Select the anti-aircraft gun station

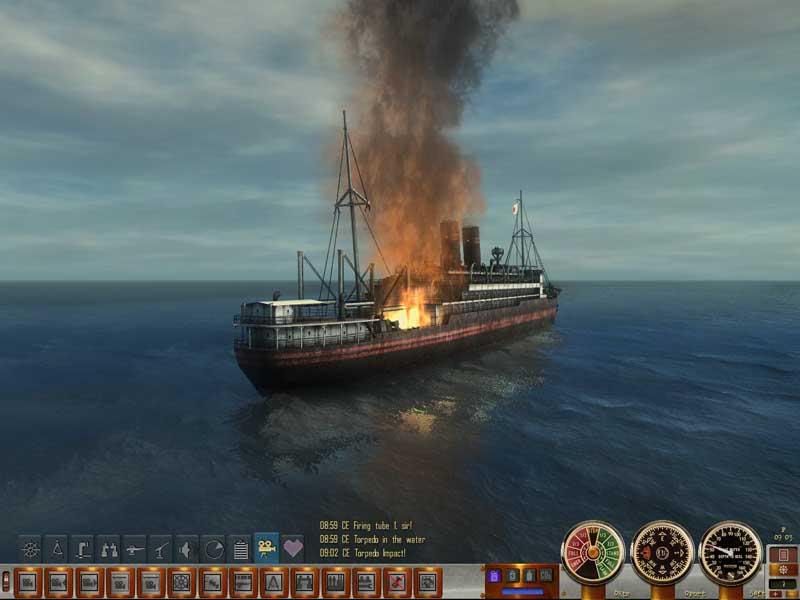tap(161, 549)
